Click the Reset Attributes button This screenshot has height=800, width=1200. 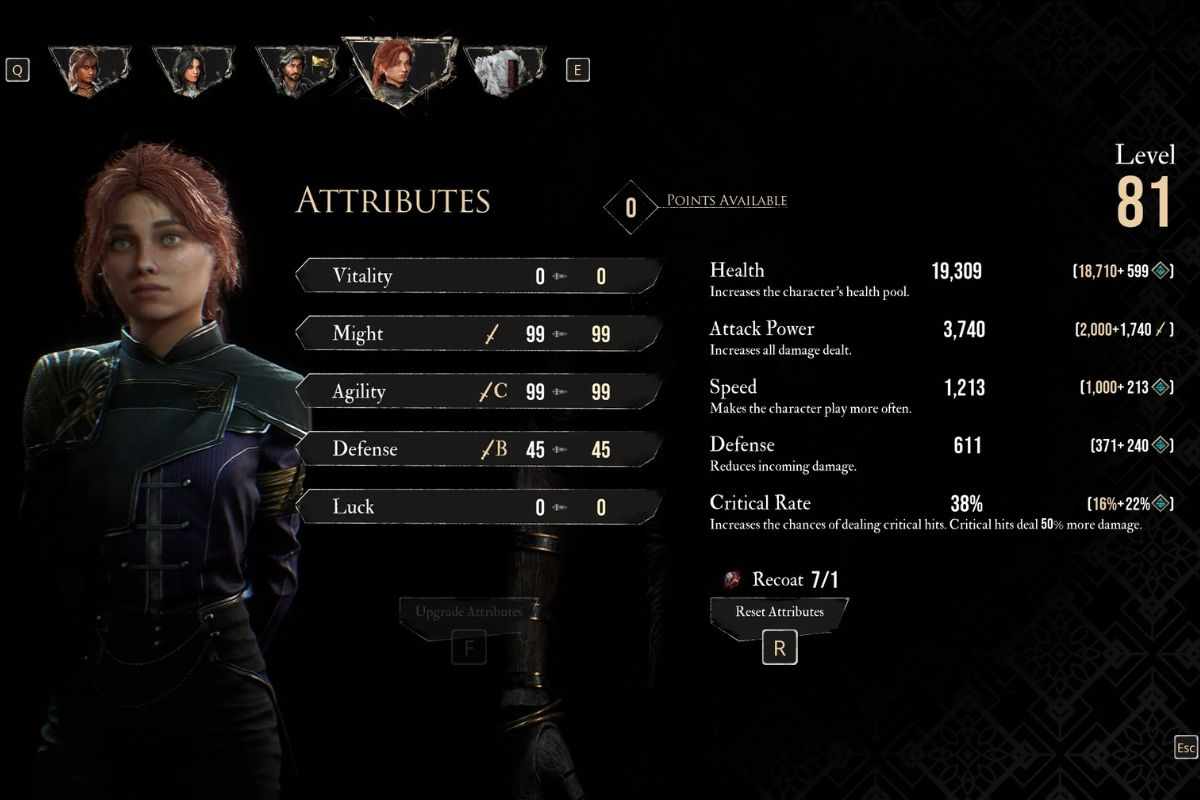(779, 612)
